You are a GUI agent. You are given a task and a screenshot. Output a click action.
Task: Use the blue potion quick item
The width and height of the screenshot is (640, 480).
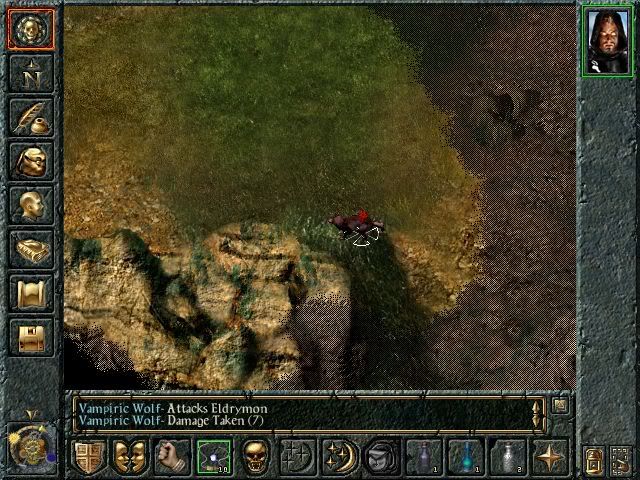tap(465, 458)
